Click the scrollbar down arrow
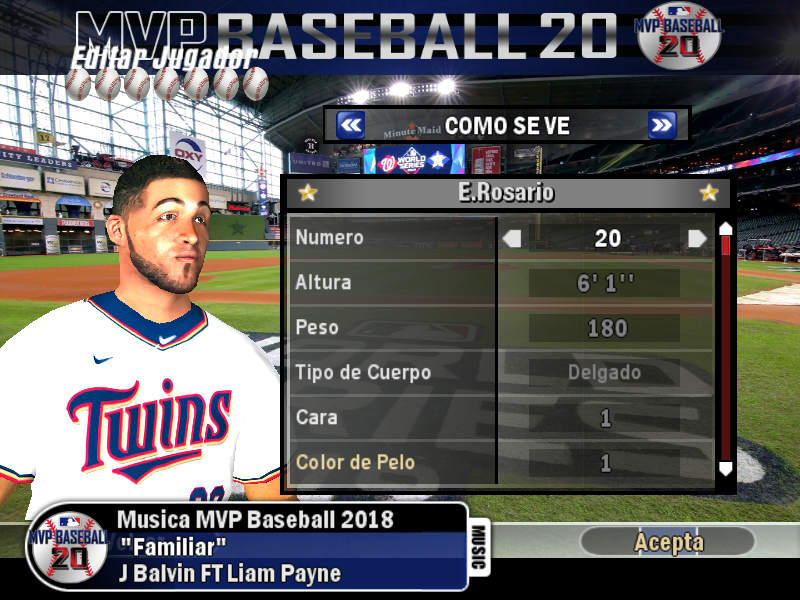The height and width of the screenshot is (600, 800). coord(726,468)
